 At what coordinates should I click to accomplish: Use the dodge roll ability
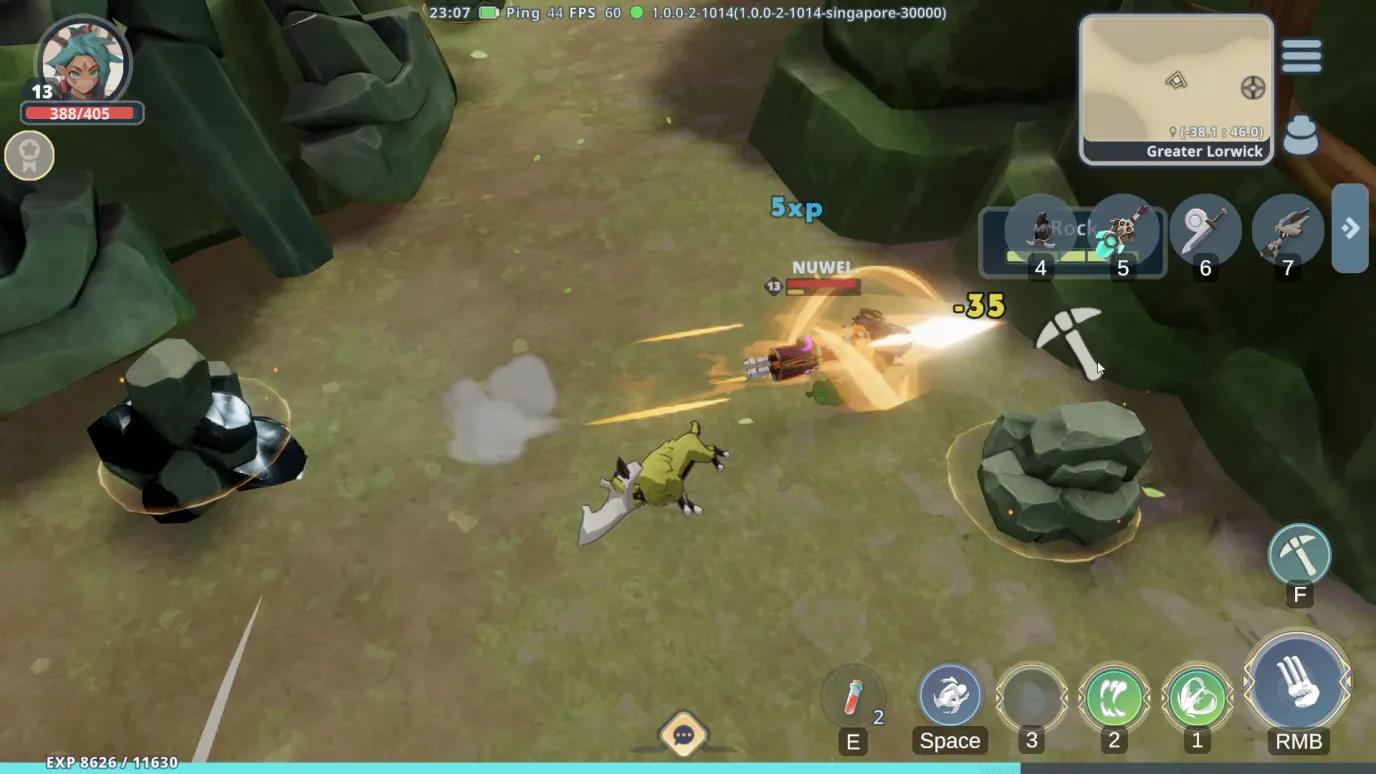point(950,695)
